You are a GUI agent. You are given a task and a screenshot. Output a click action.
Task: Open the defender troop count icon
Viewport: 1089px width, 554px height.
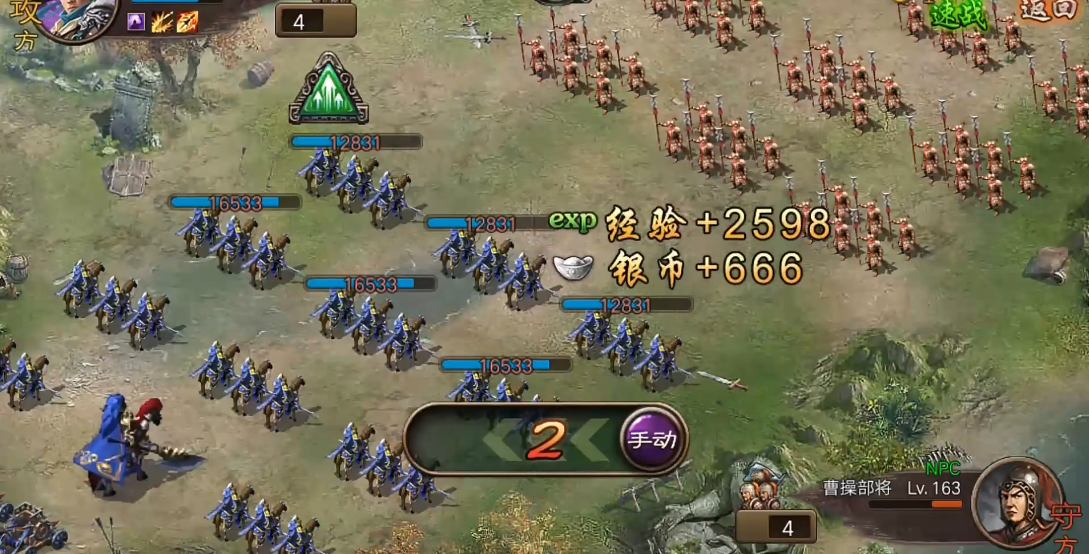758,492
